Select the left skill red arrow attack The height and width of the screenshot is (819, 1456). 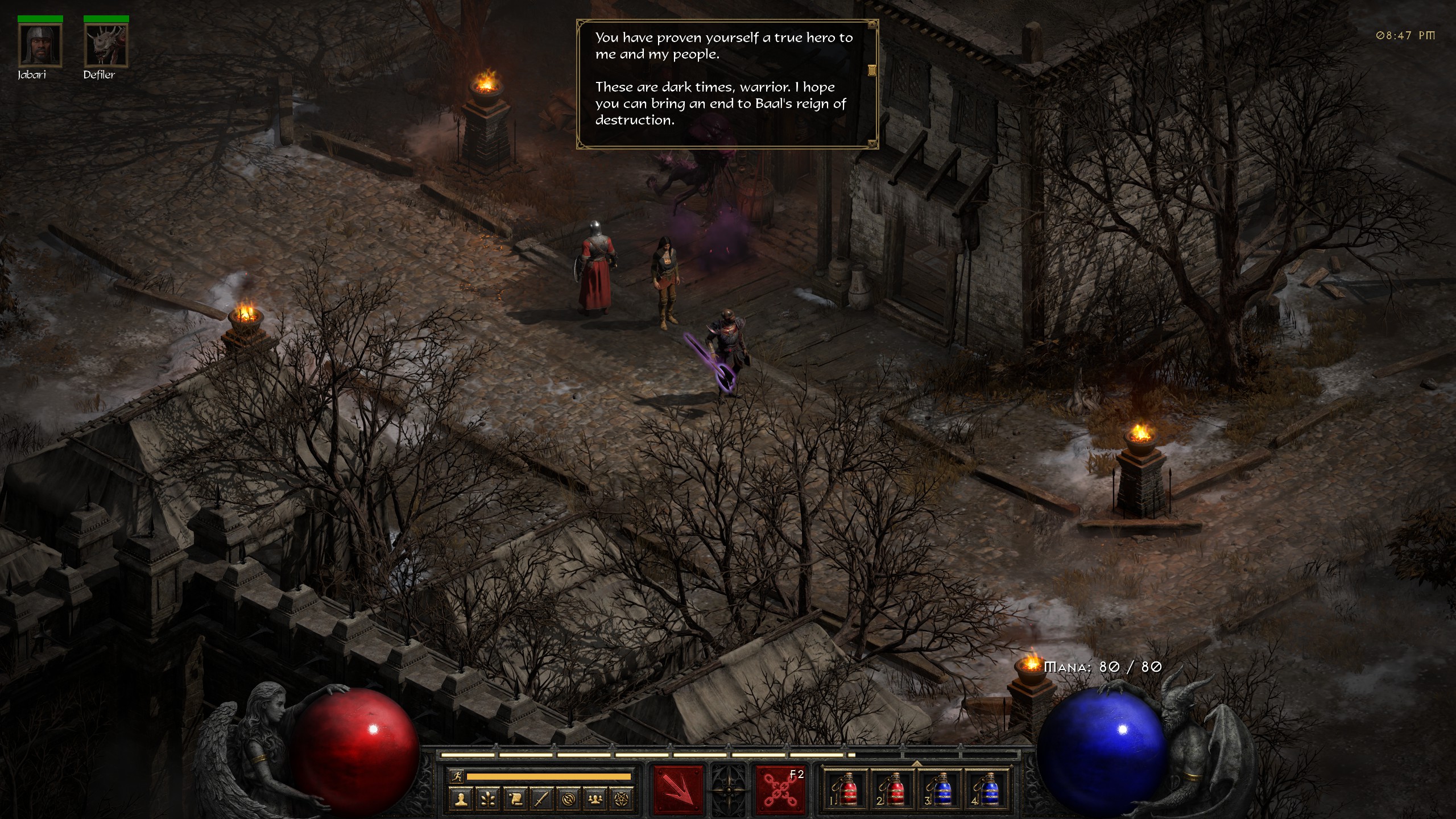678,791
